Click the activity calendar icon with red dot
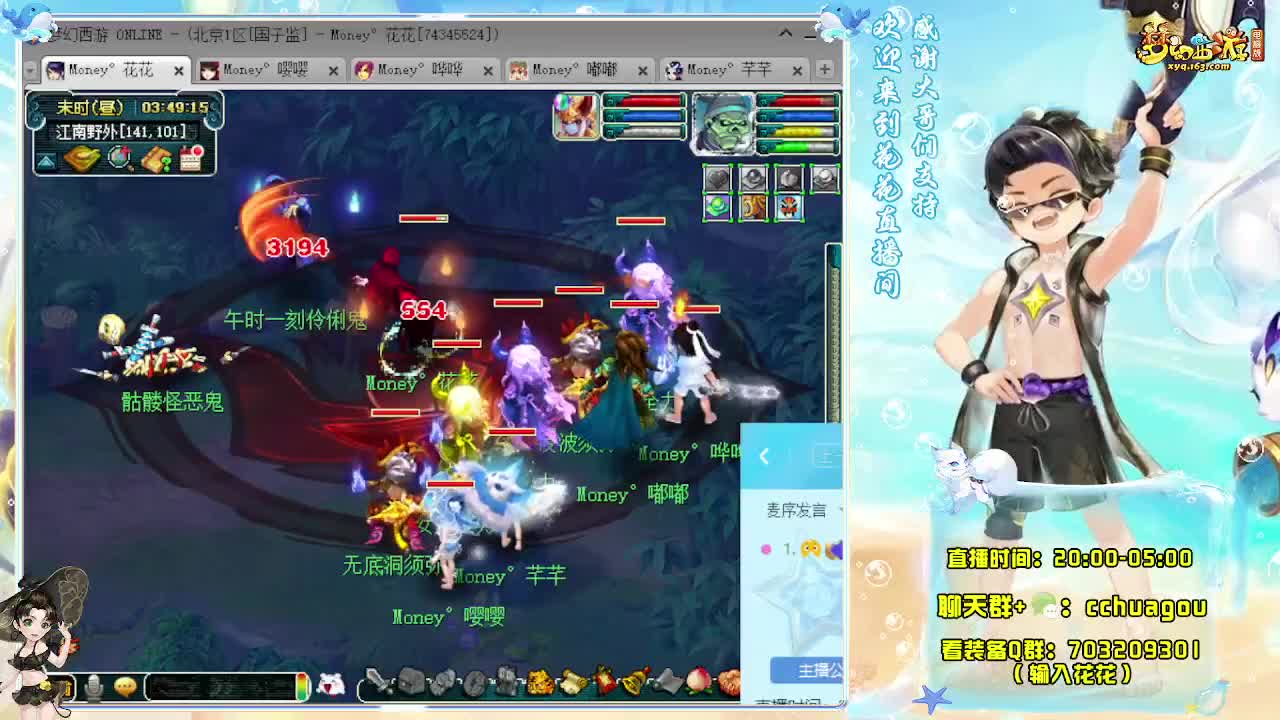1280x720 pixels. pos(191,160)
